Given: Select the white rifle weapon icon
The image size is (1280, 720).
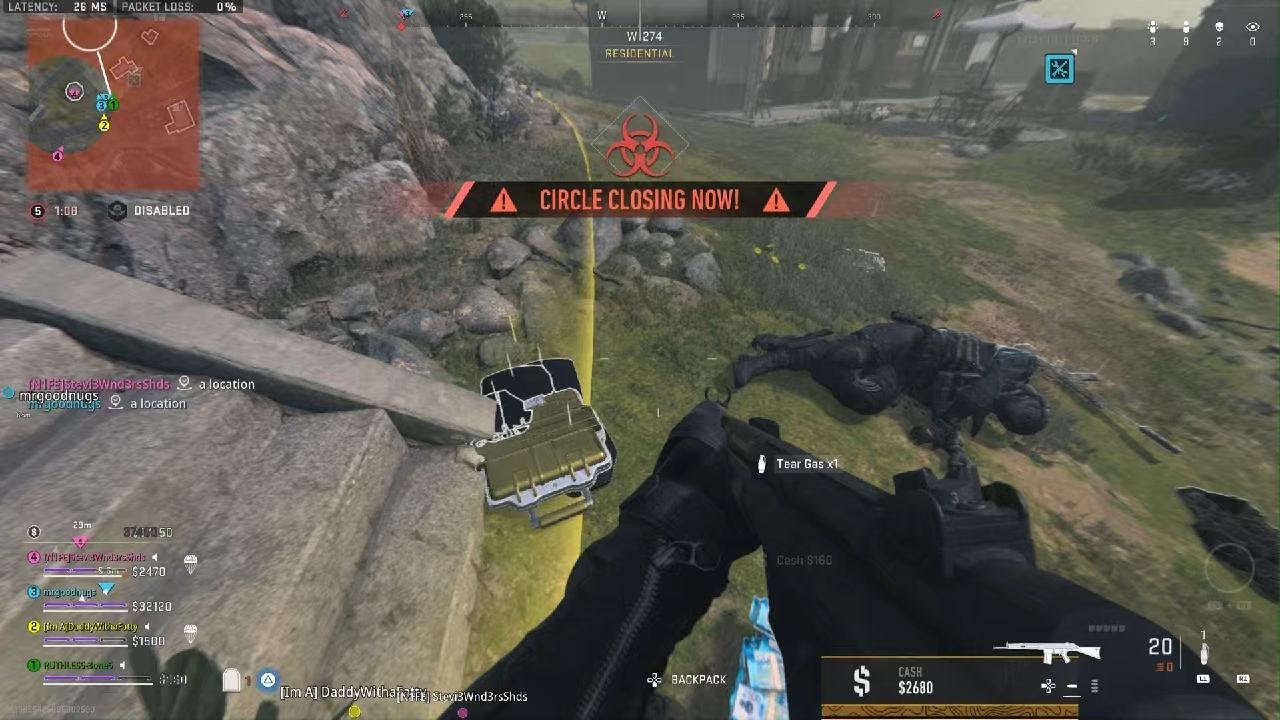Looking at the screenshot, I should tap(1047, 652).
